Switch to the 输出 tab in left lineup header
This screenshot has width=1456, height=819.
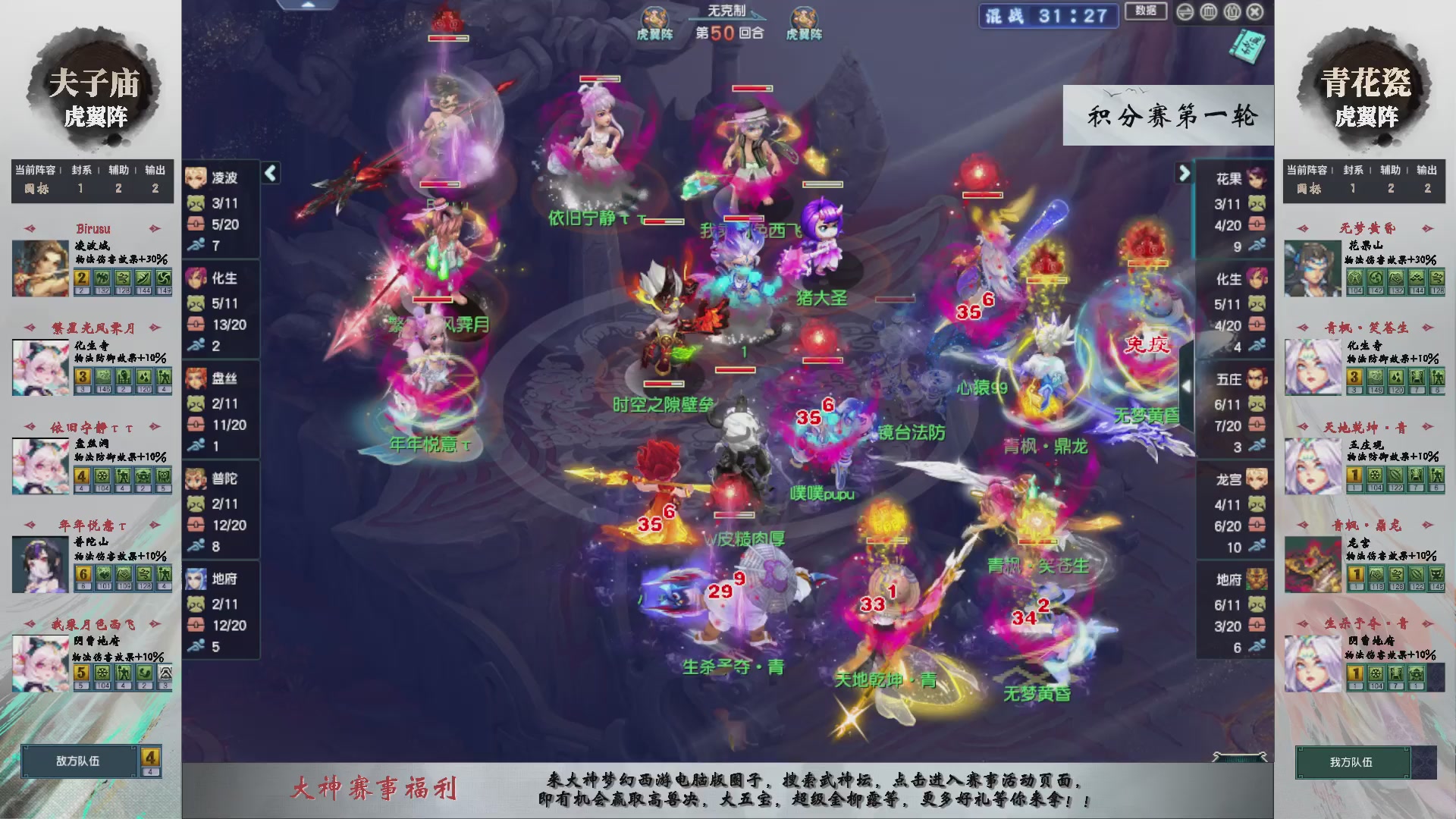[x=154, y=171]
